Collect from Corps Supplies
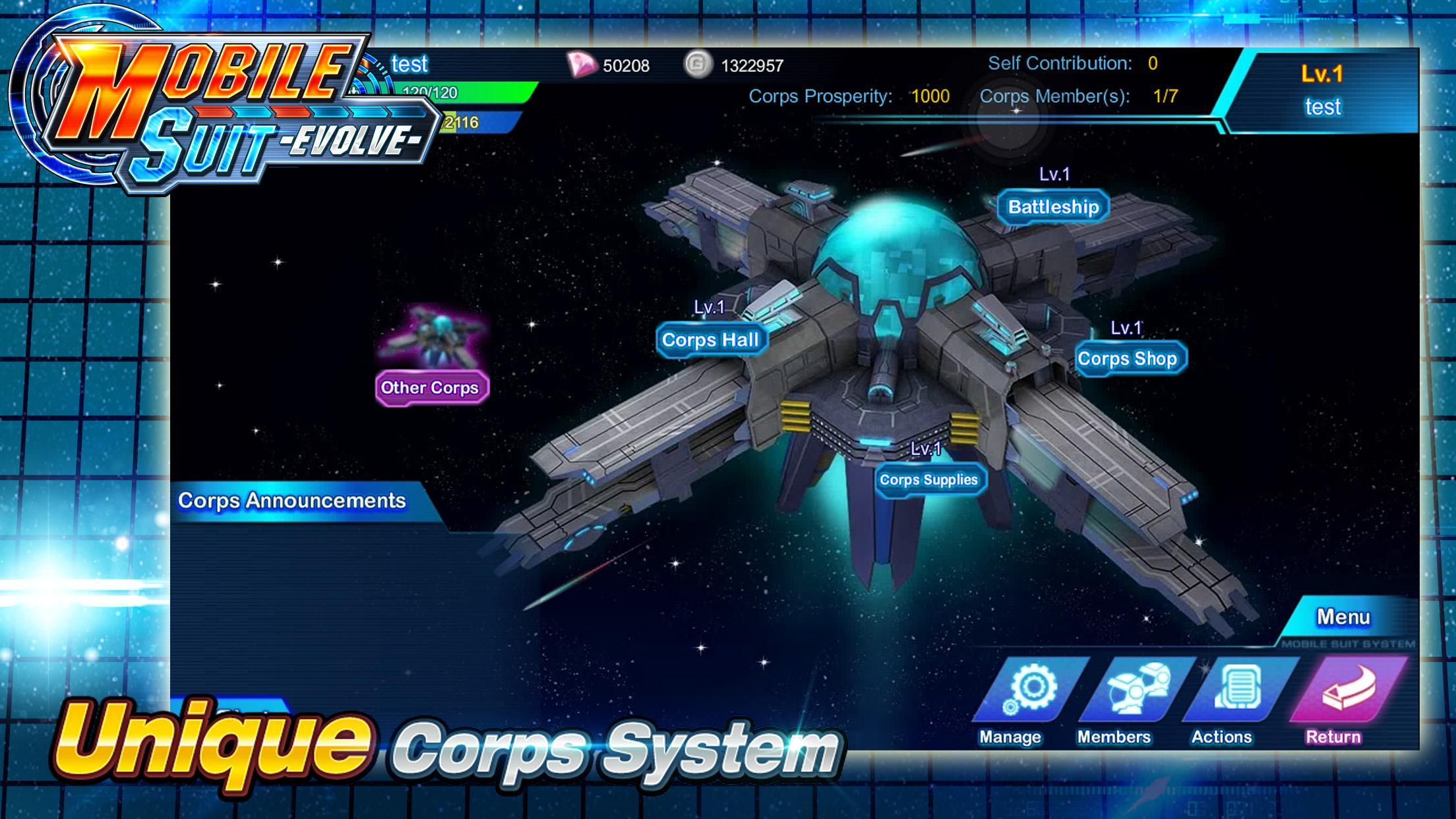Viewport: 1456px width, 819px height. 930,481
